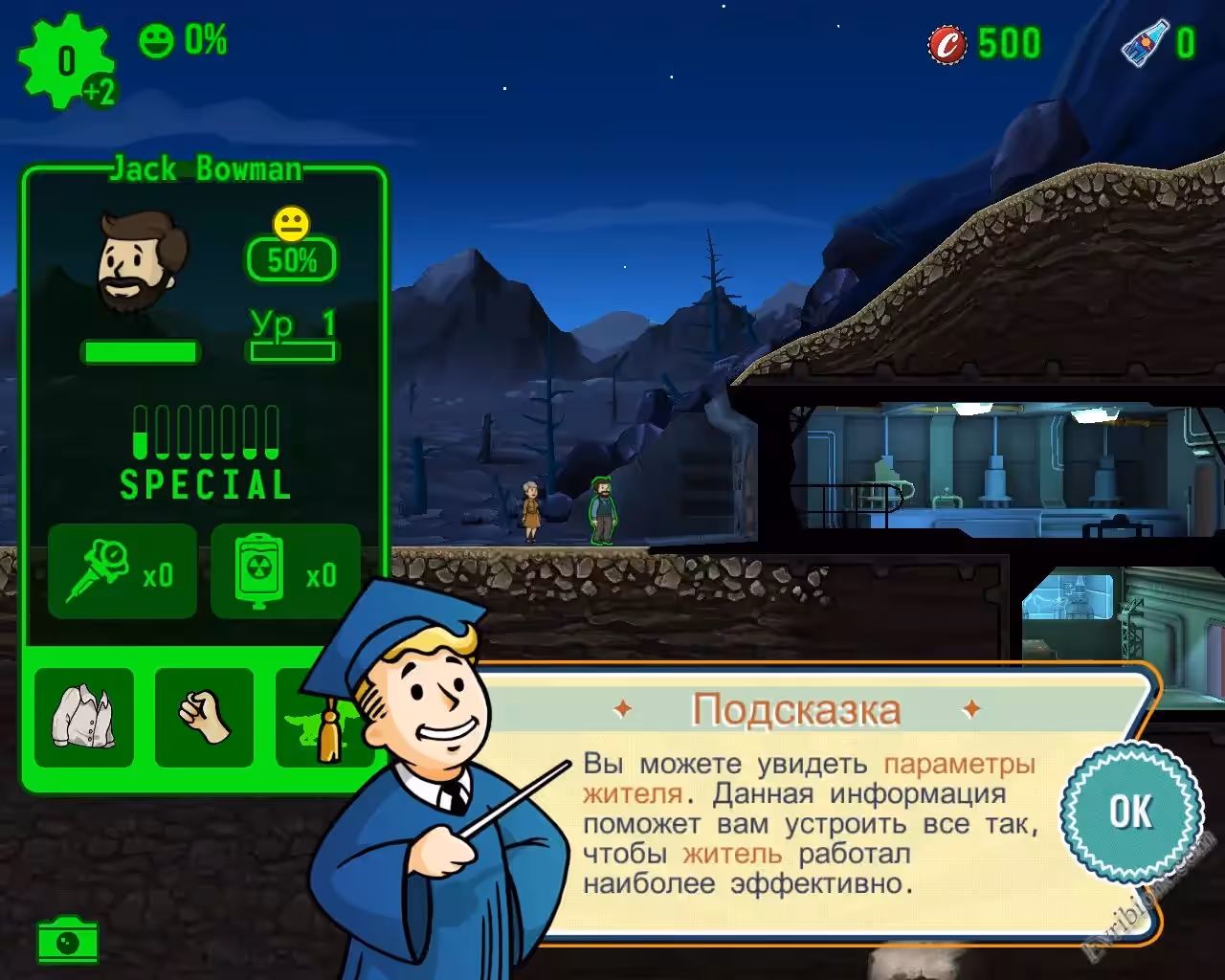The height and width of the screenshot is (980, 1225).
Task: Show Jack Bowman's SPECIAL stats
Action: tap(206, 454)
